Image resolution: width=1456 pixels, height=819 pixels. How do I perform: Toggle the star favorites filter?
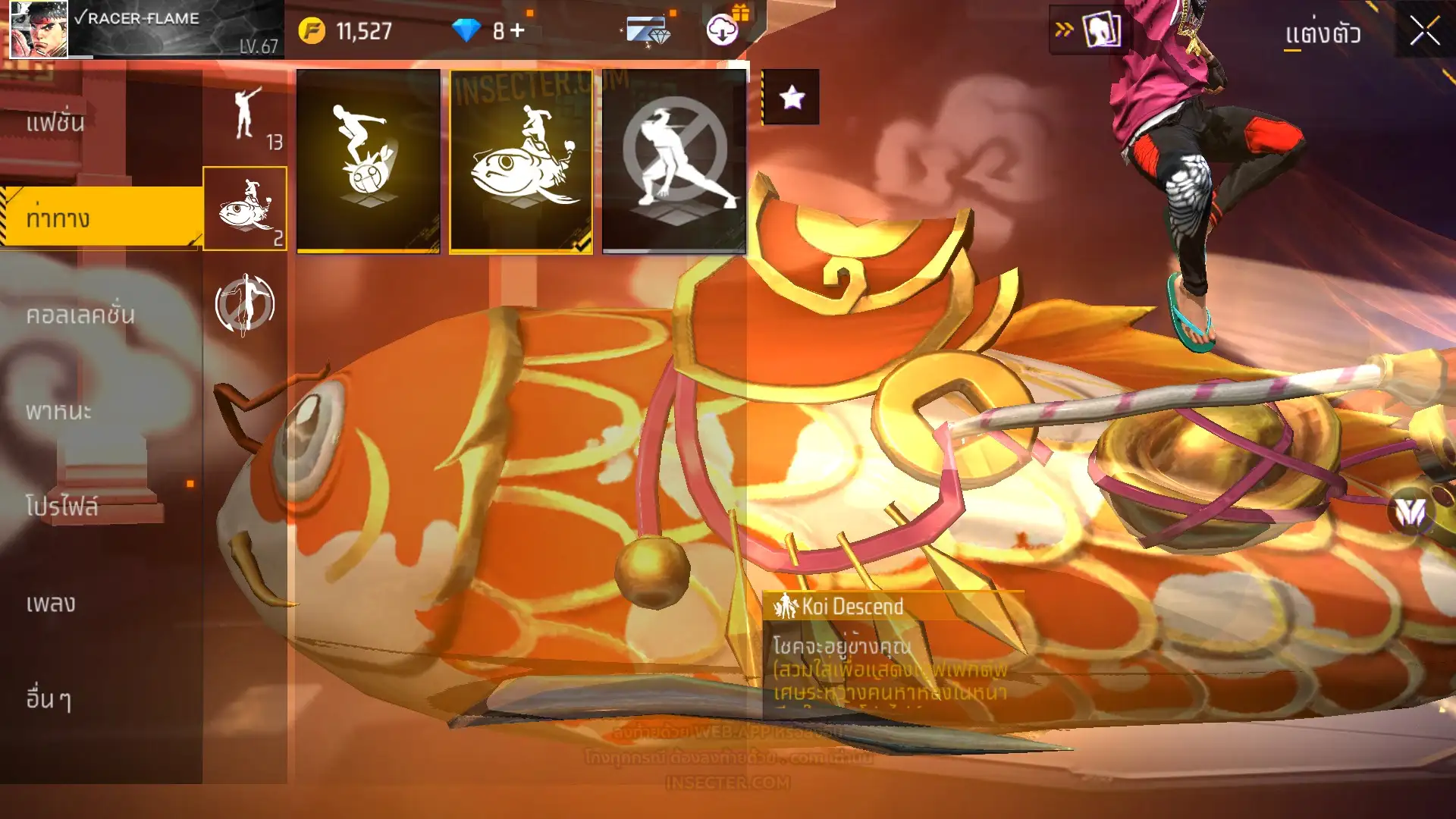(x=791, y=97)
